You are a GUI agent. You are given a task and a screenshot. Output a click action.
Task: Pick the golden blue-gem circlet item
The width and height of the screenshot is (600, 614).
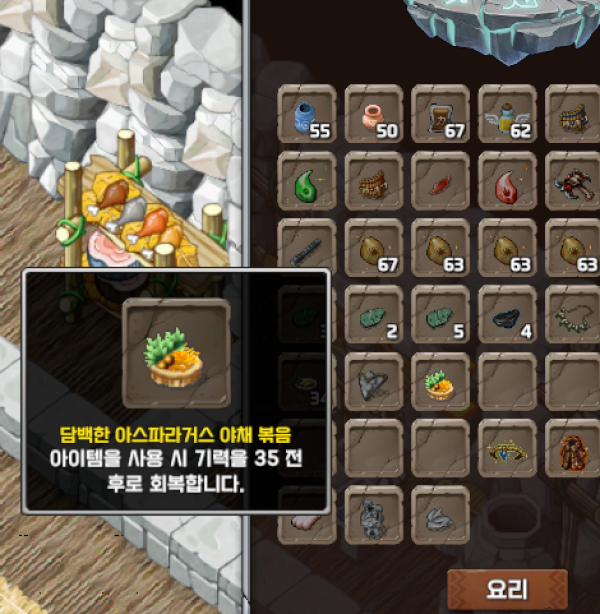click(x=508, y=448)
